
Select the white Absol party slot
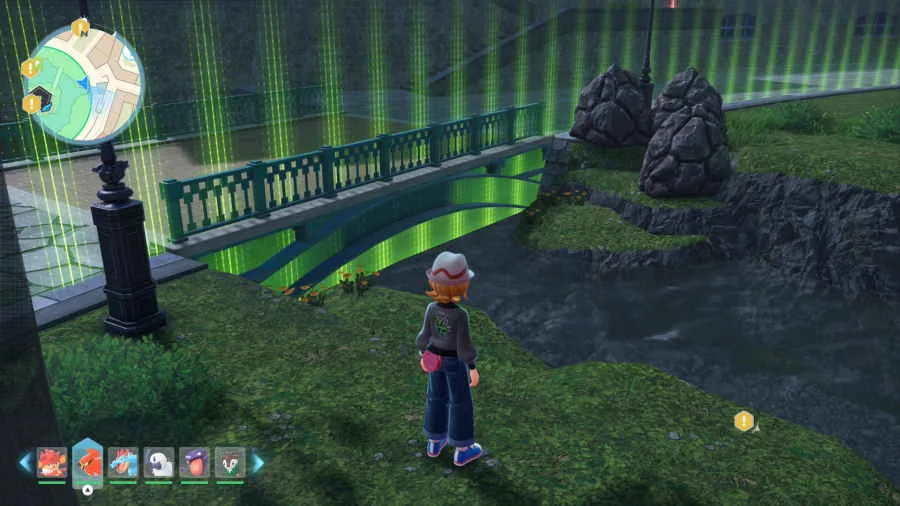pyautogui.click(x=159, y=462)
